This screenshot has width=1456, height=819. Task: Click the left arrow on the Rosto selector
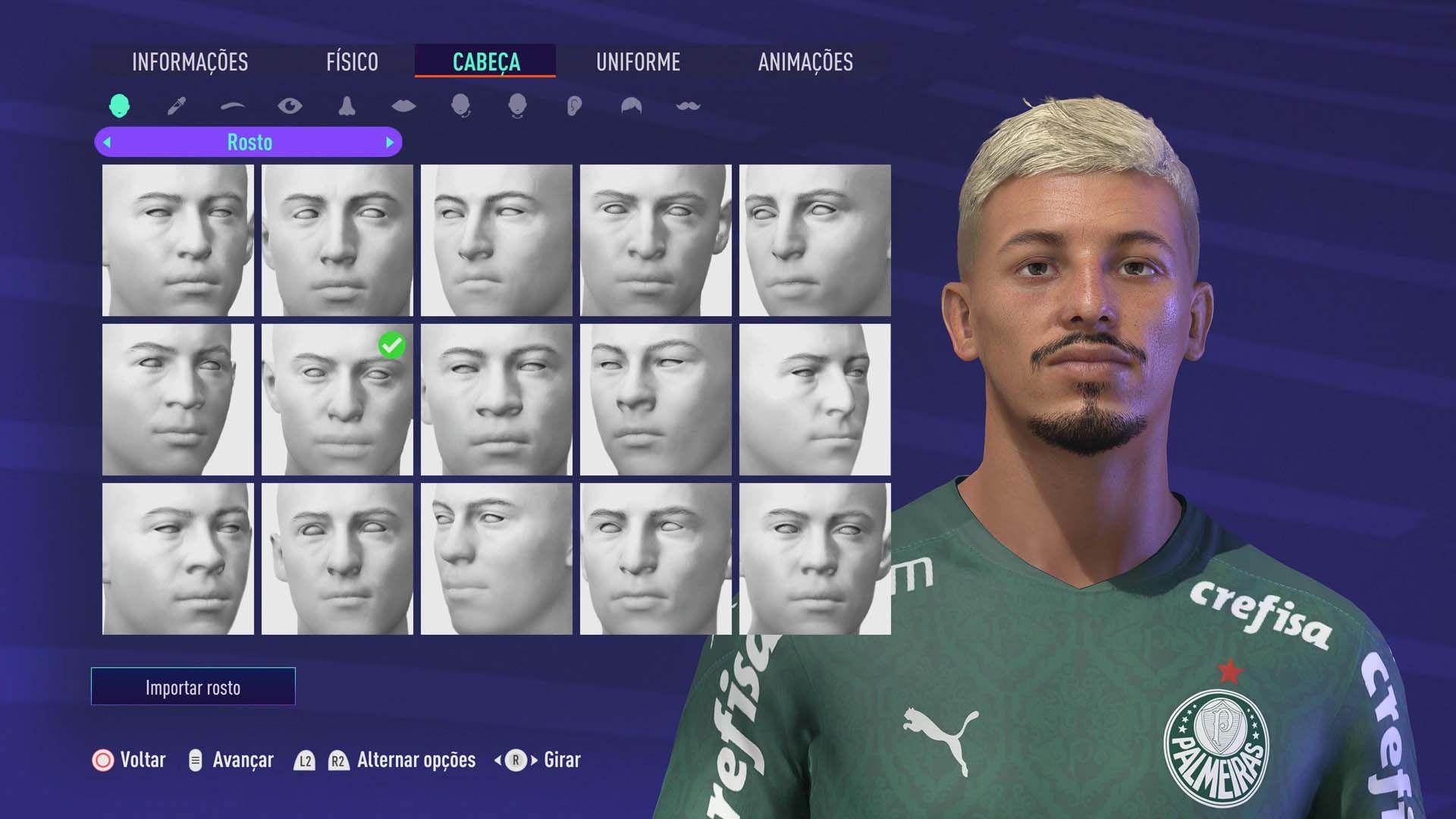pyautogui.click(x=106, y=142)
